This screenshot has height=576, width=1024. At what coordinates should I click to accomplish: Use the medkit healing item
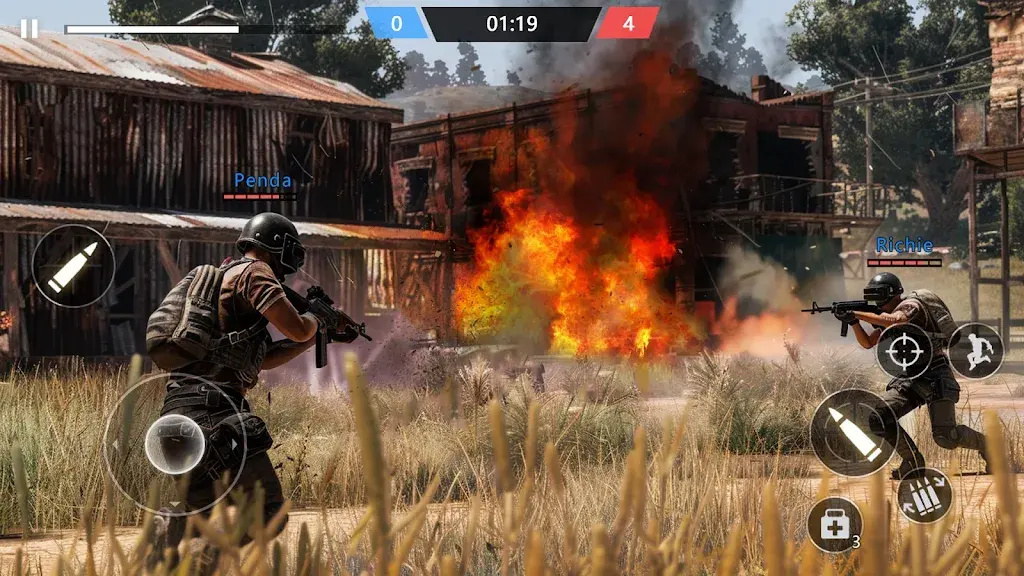point(834,524)
